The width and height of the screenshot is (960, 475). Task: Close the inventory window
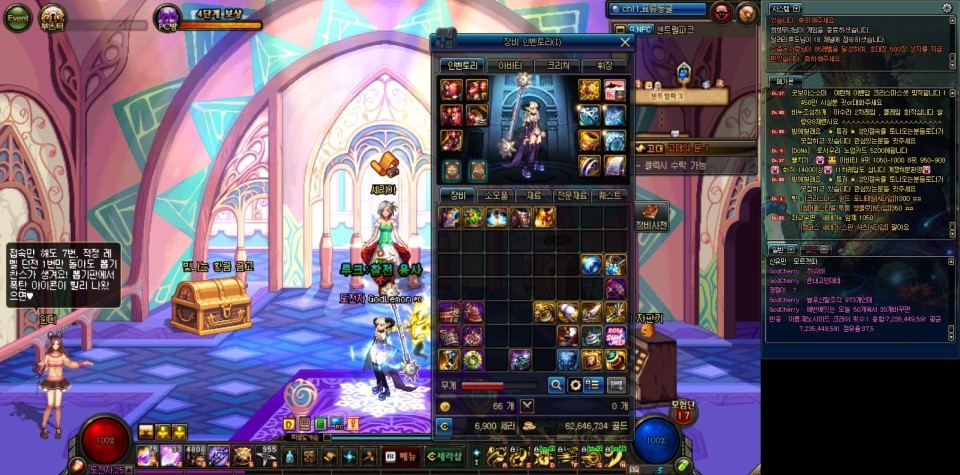point(625,42)
